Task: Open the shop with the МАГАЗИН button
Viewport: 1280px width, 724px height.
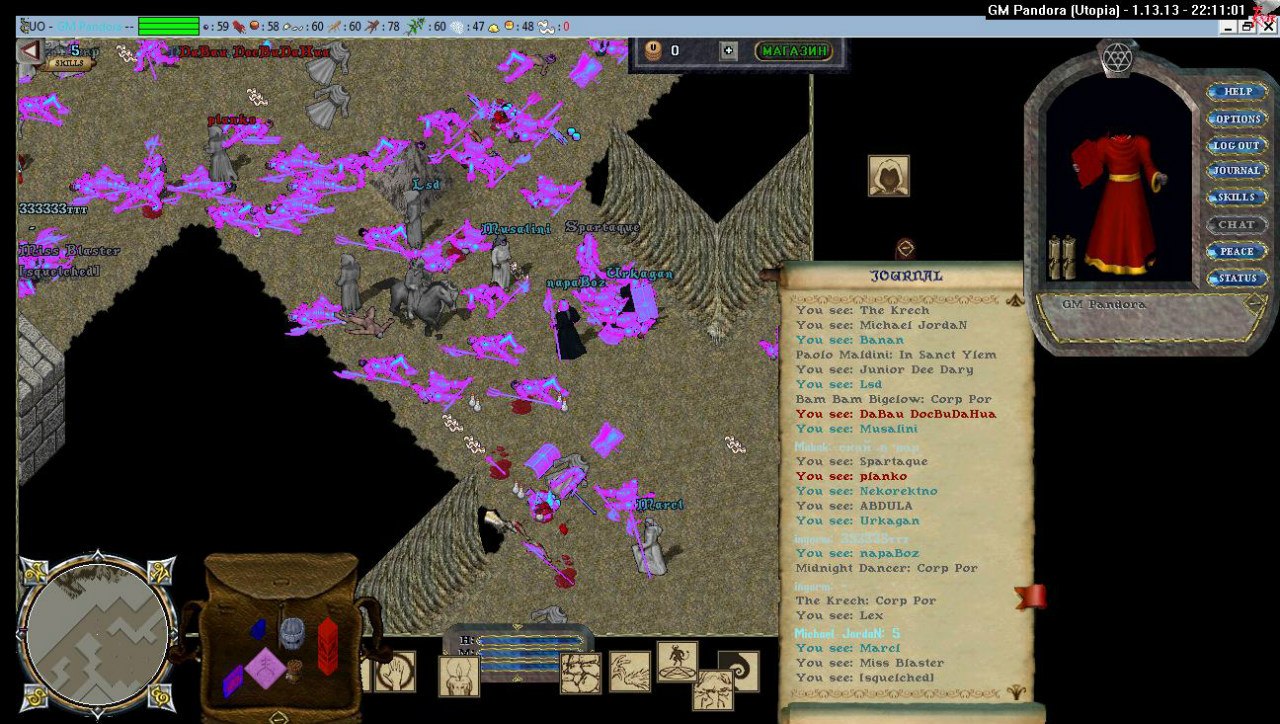Action: click(x=794, y=51)
